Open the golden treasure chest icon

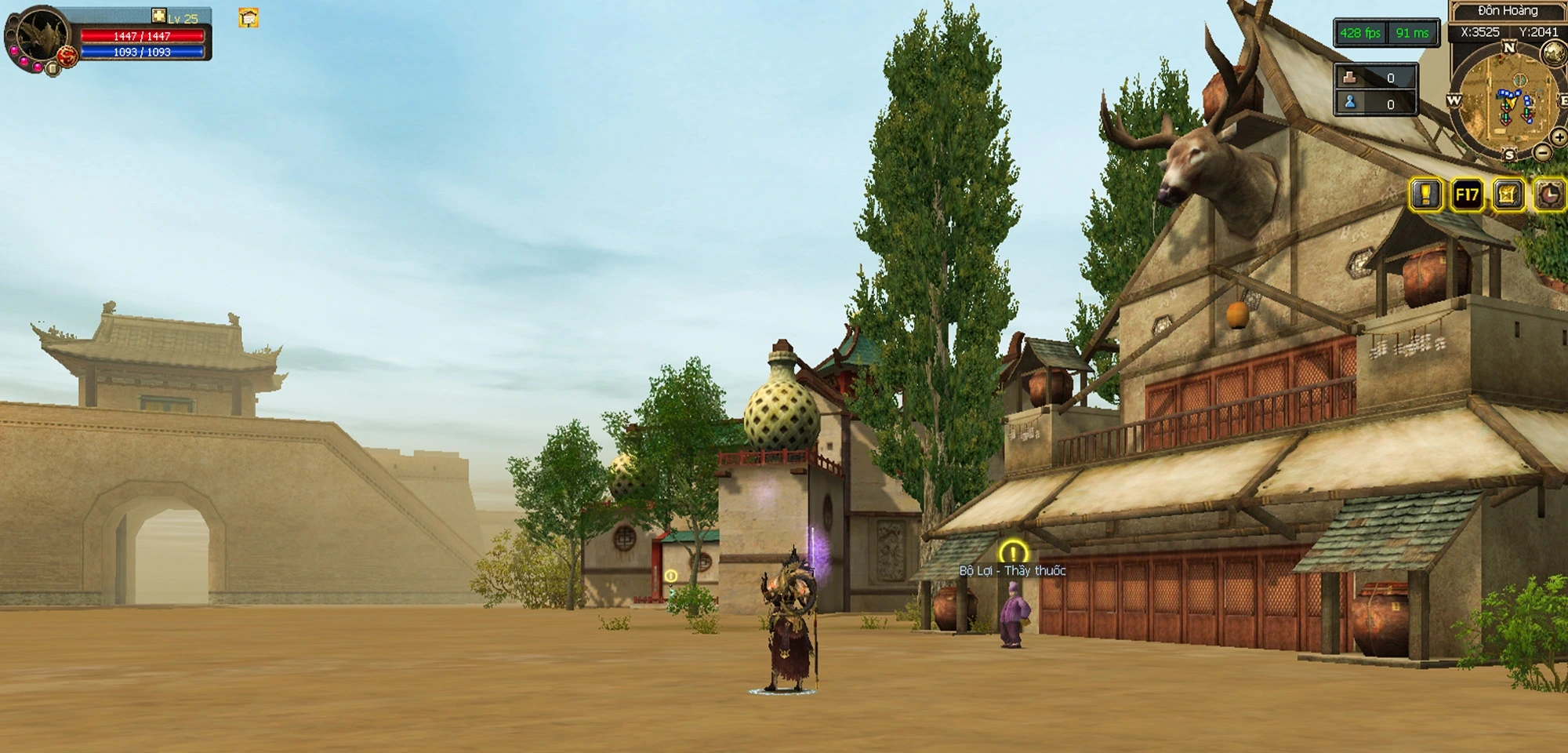click(x=1508, y=195)
